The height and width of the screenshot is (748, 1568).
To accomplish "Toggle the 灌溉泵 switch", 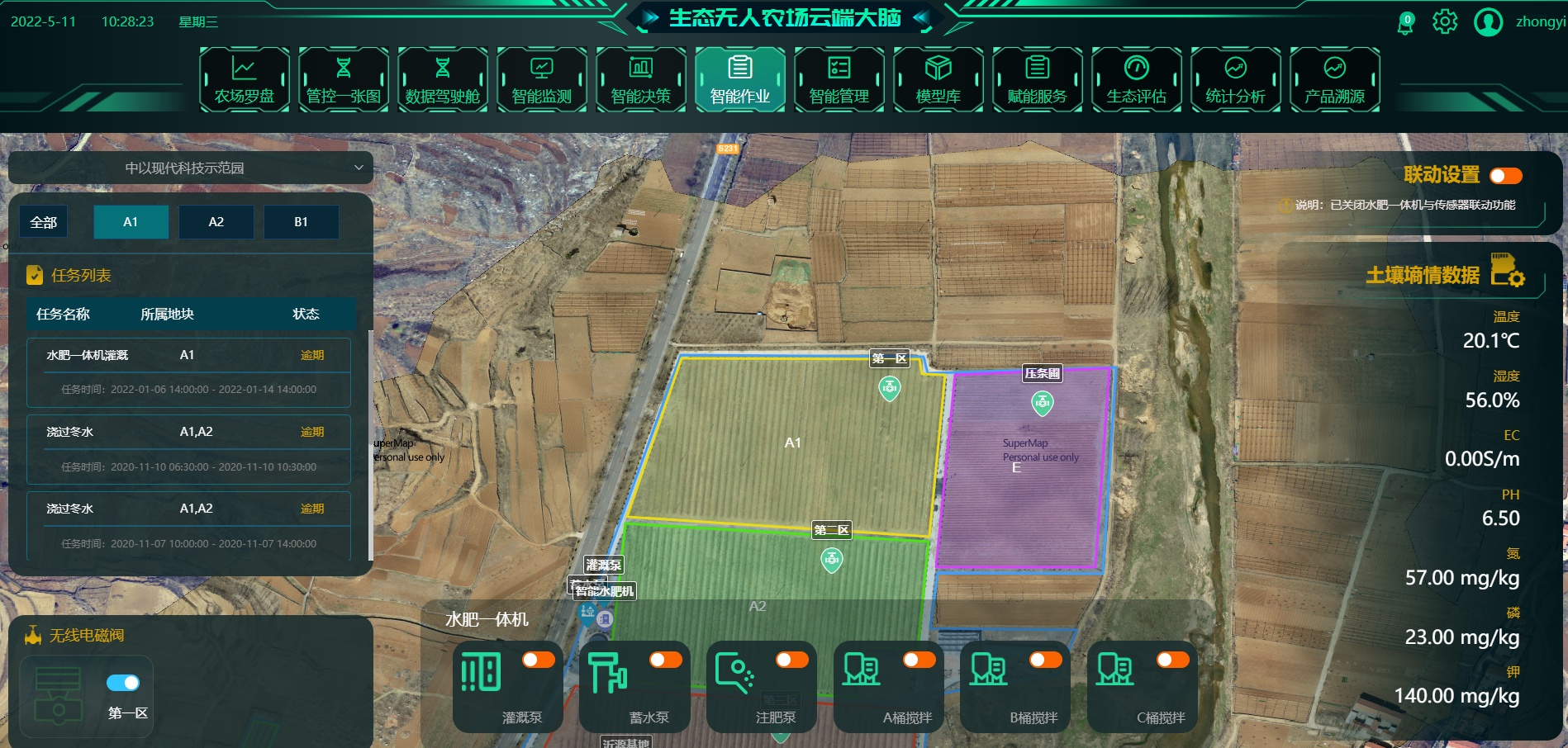I will (x=539, y=659).
